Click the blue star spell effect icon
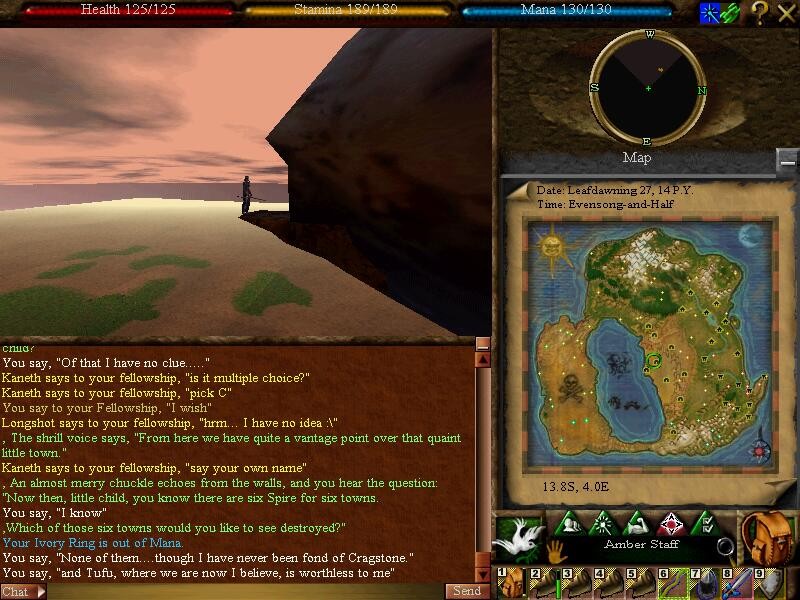Screen dimensions: 800x600 708,12
